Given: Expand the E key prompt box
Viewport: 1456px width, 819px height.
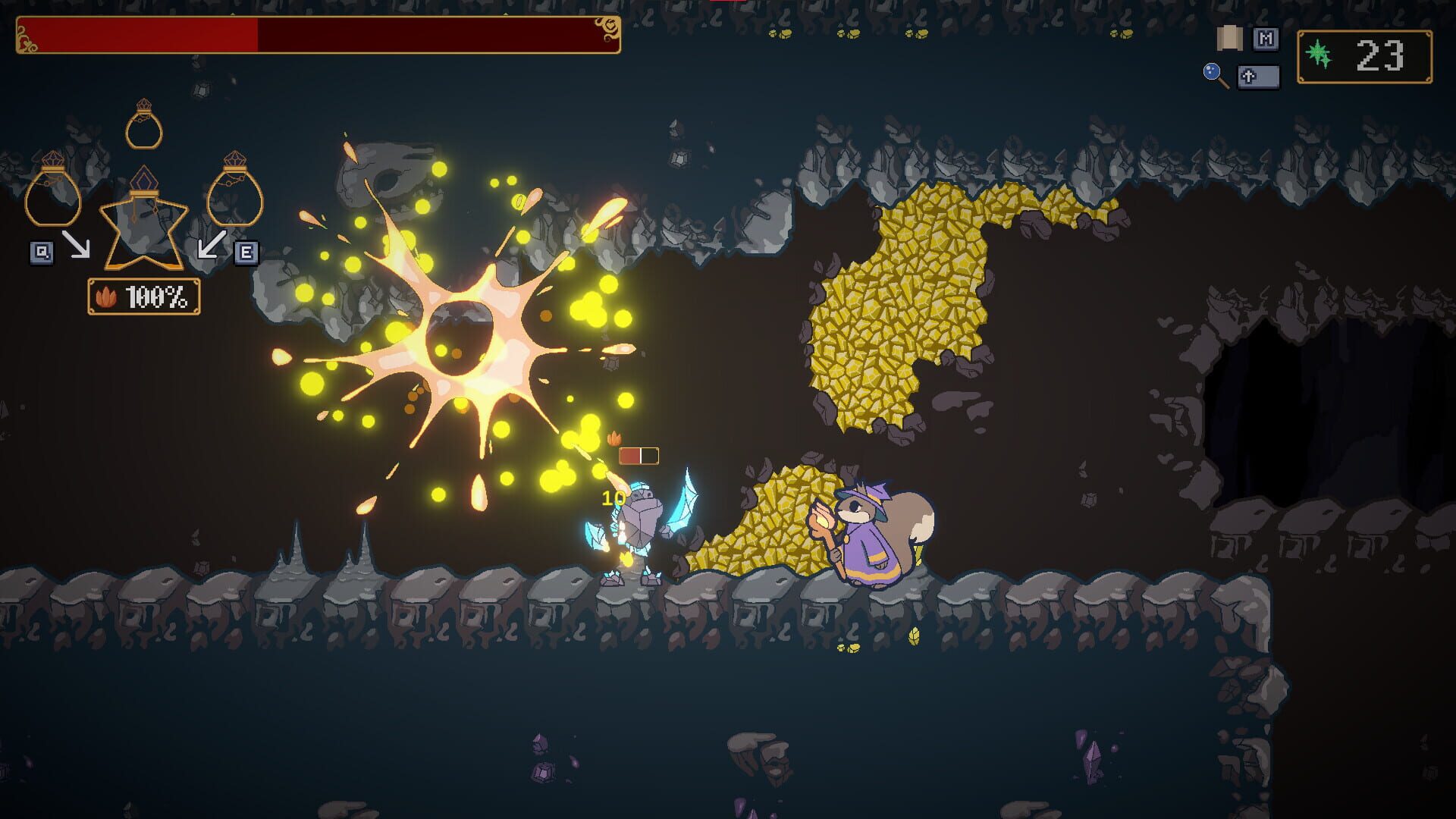Looking at the screenshot, I should coord(247,252).
